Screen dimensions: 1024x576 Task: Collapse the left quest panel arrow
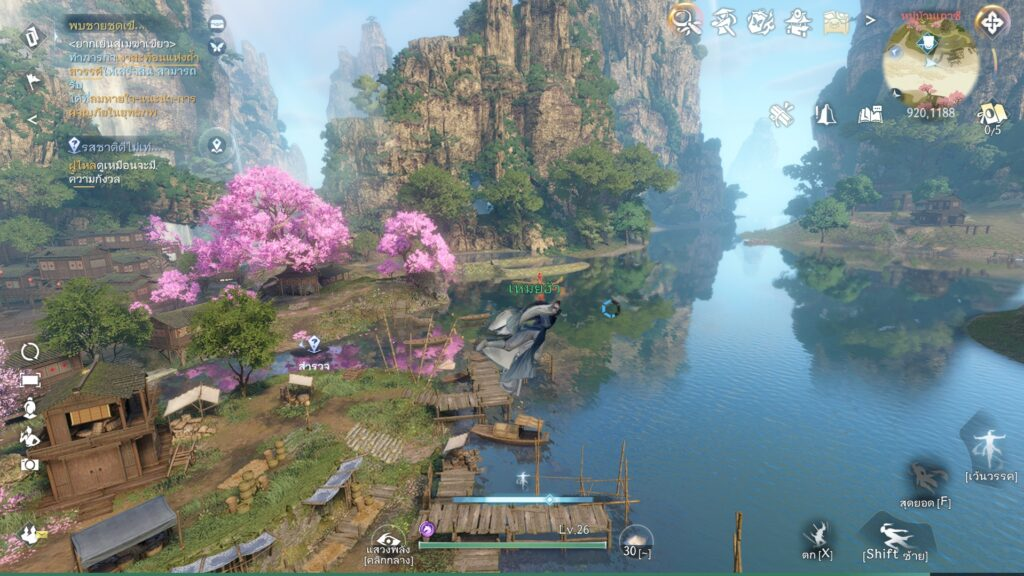[x=31, y=120]
